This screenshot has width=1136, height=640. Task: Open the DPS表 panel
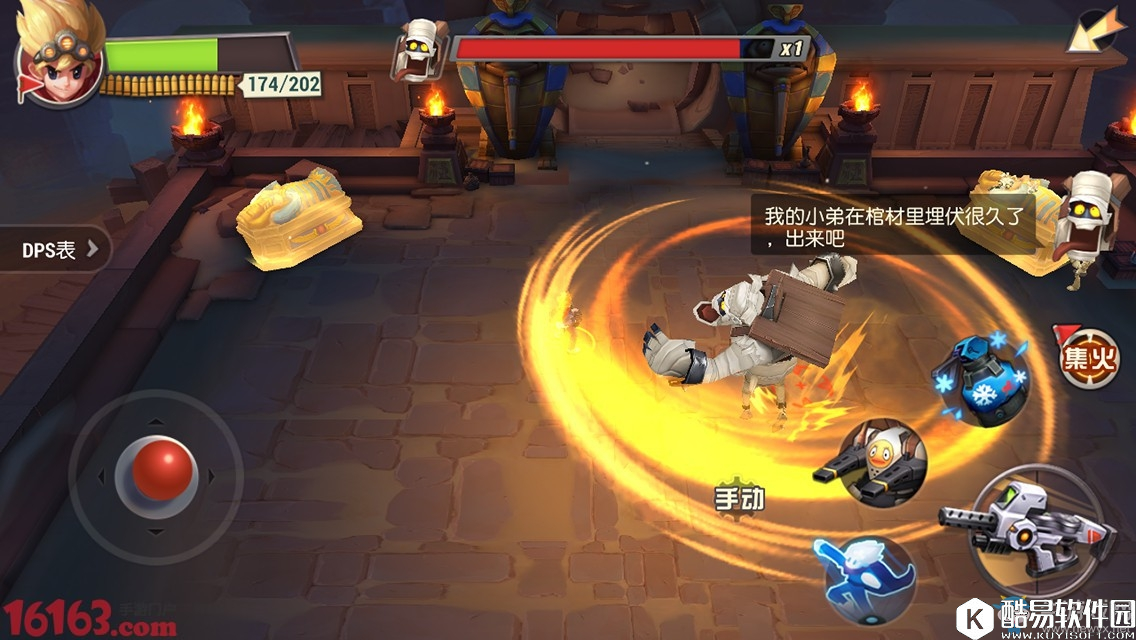pyautogui.click(x=58, y=250)
